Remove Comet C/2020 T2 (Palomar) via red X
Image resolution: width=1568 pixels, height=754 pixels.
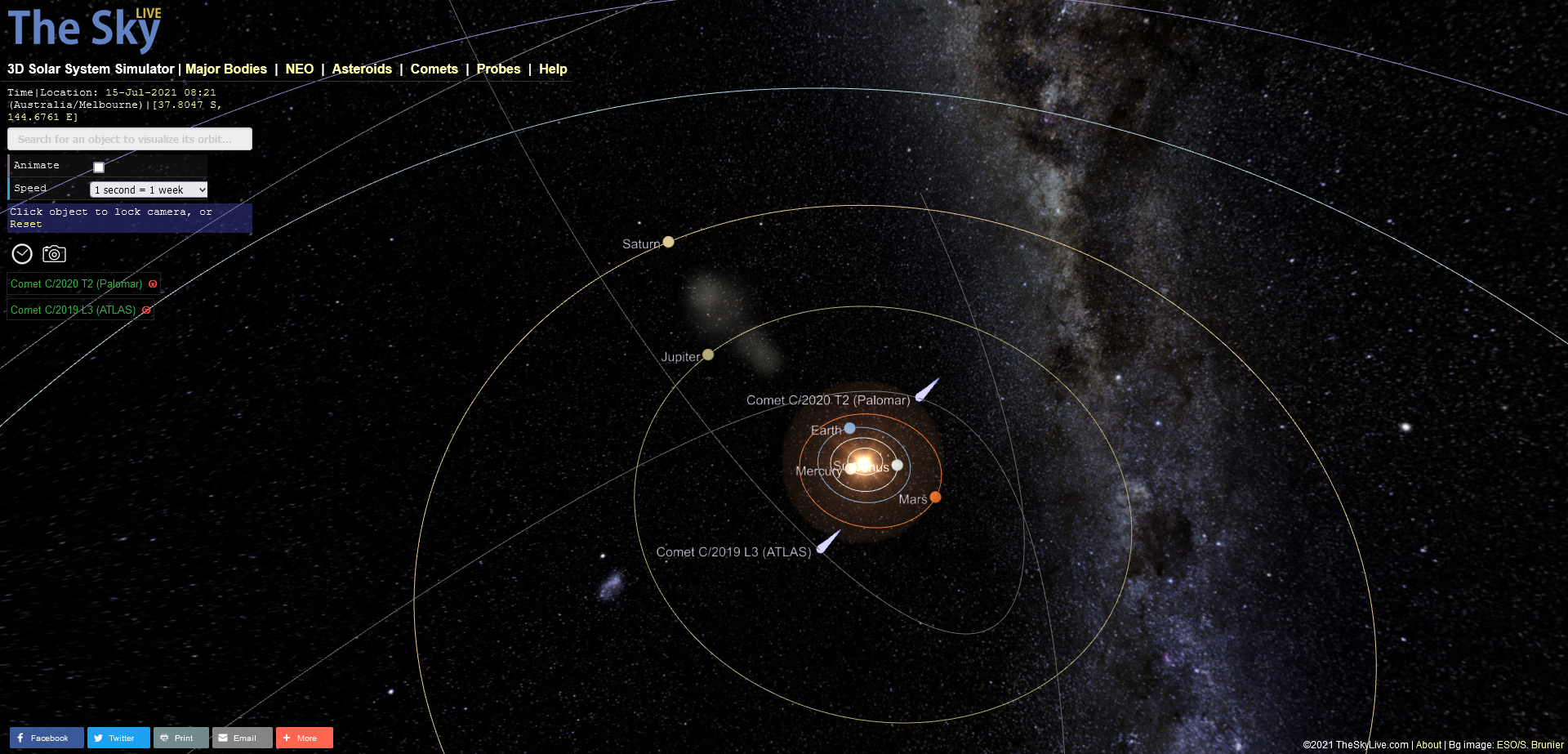[153, 283]
